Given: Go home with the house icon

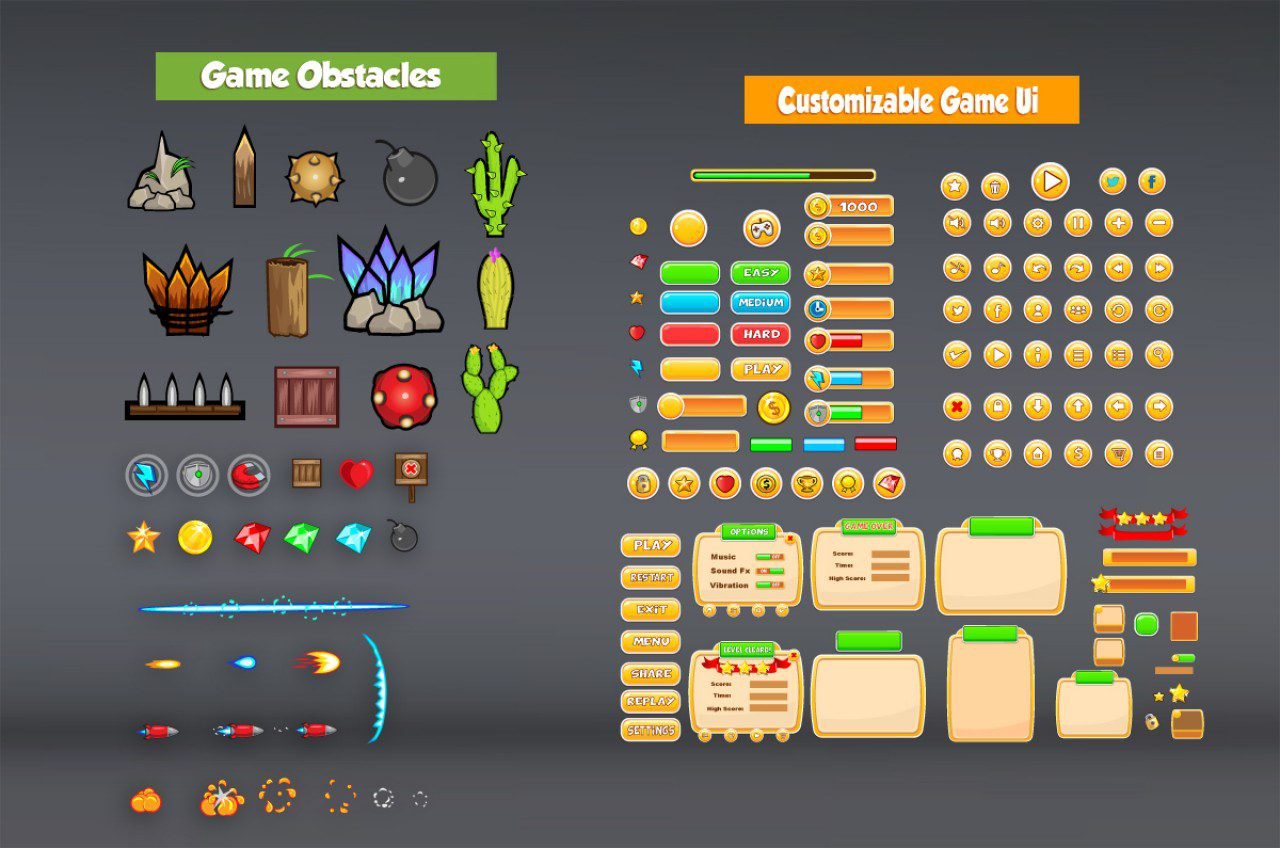Looking at the screenshot, I should [x=1037, y=454].
